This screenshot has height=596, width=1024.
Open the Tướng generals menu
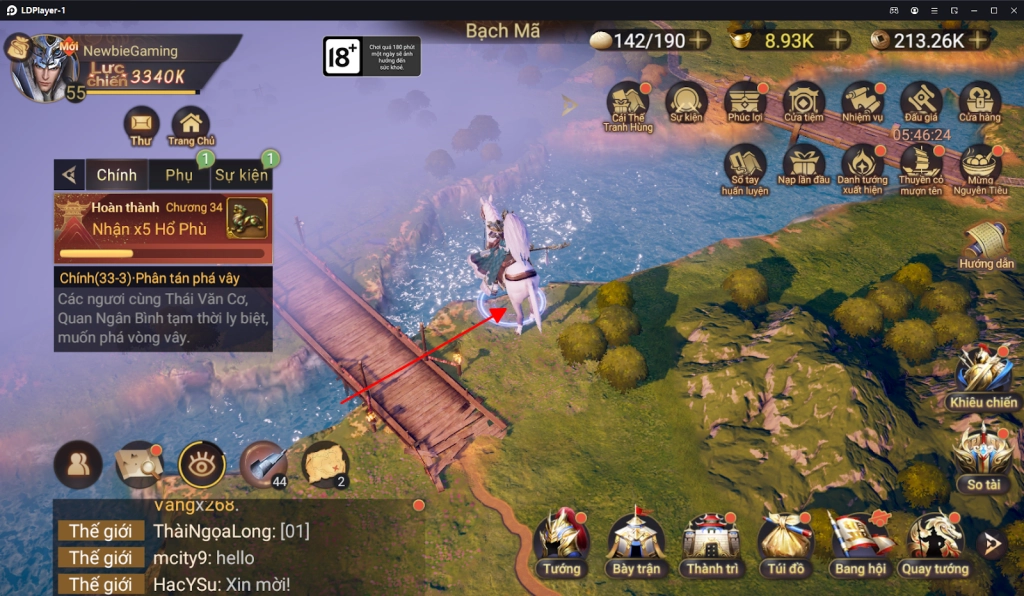[x=562, y=545]
